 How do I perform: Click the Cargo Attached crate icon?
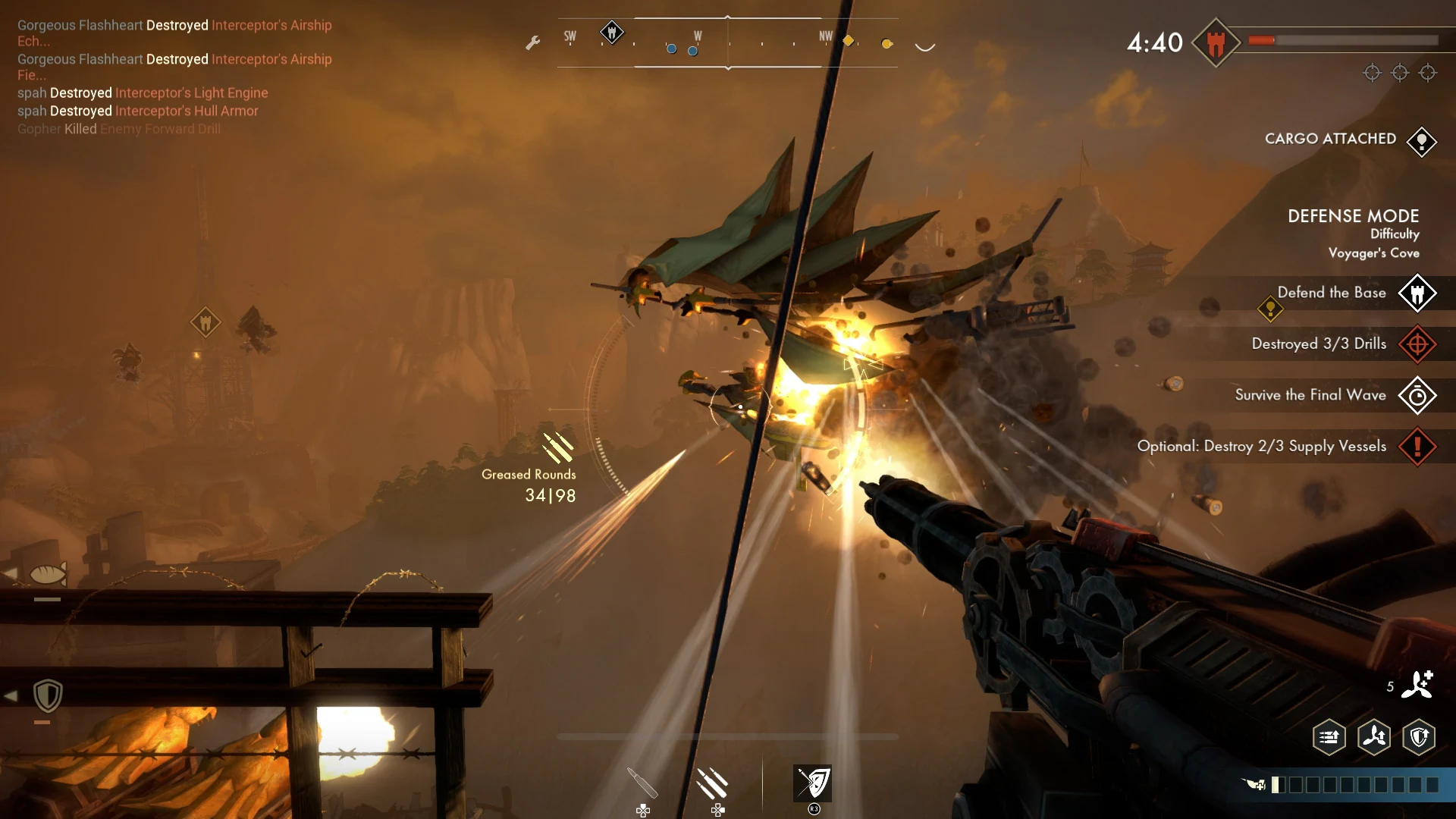click(x=1422, y=142)
